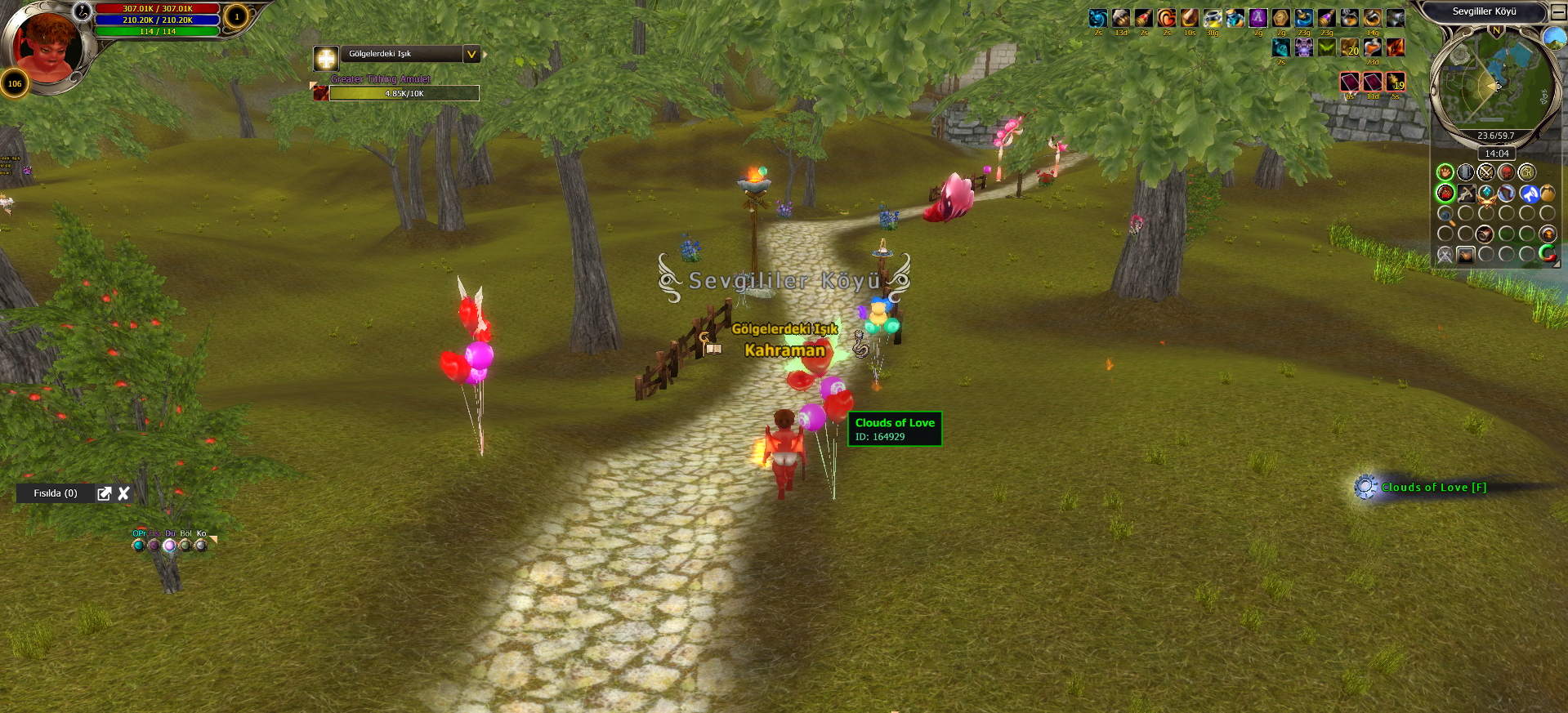
Task: Open the brown sack bag icon
Action: click(x=1548, y=194)
